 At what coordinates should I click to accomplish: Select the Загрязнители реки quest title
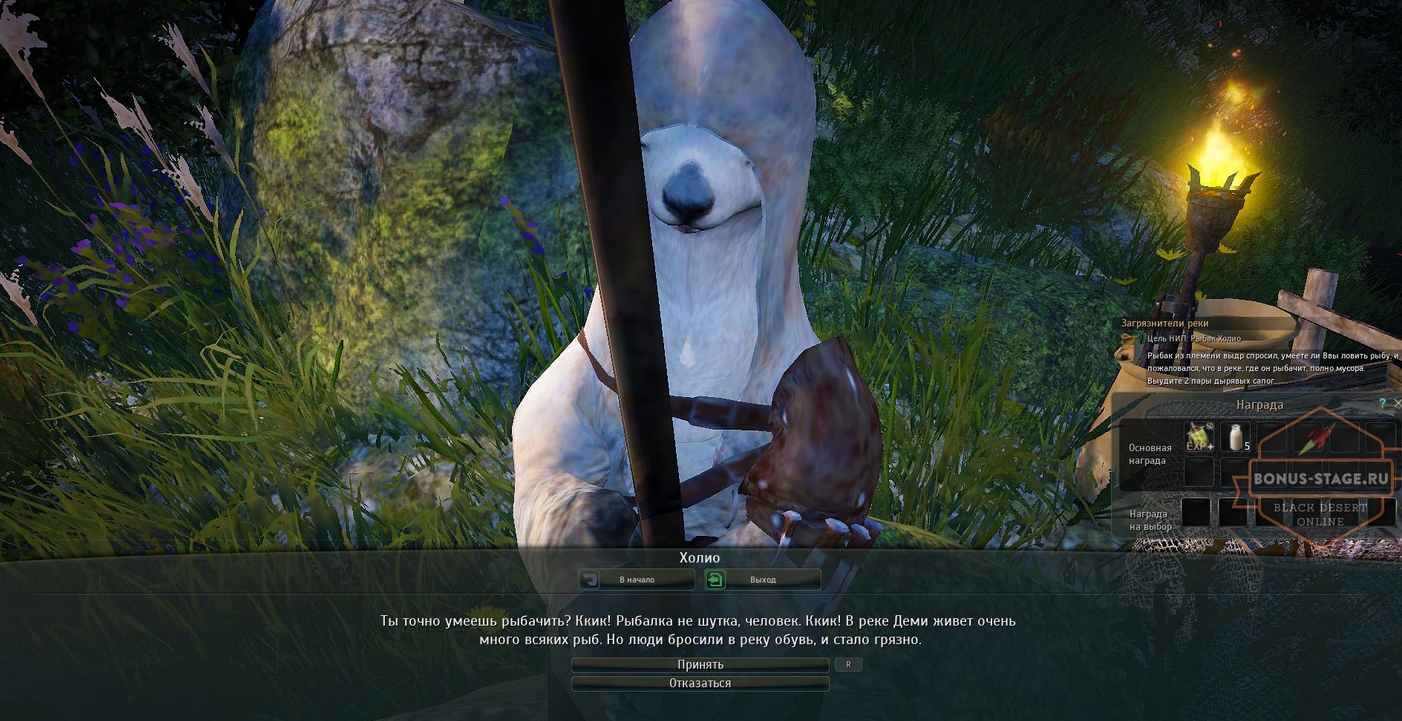tap(1166, 323)
